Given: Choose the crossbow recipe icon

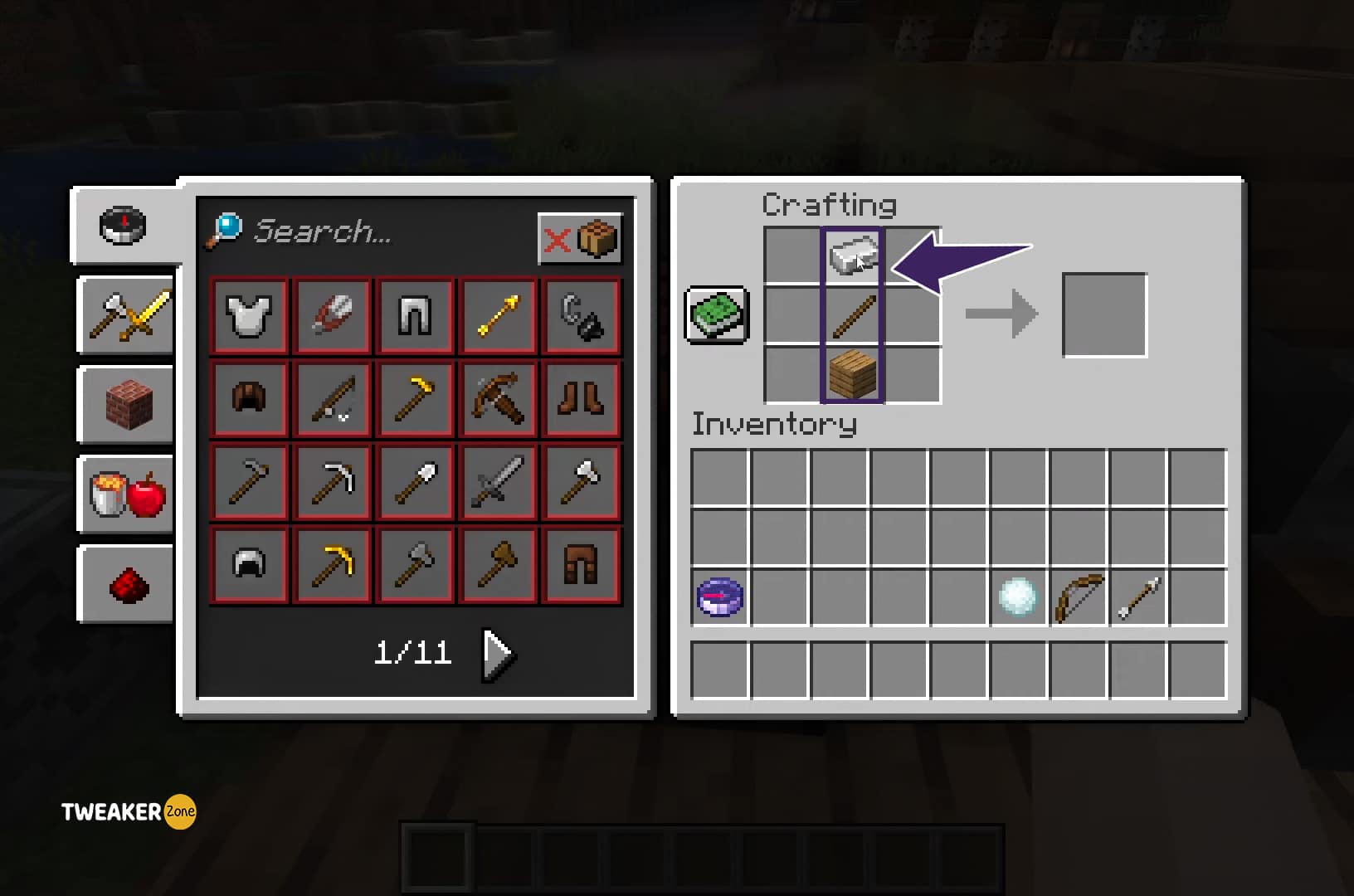Looking at the screenshot, I should point(498,398).
